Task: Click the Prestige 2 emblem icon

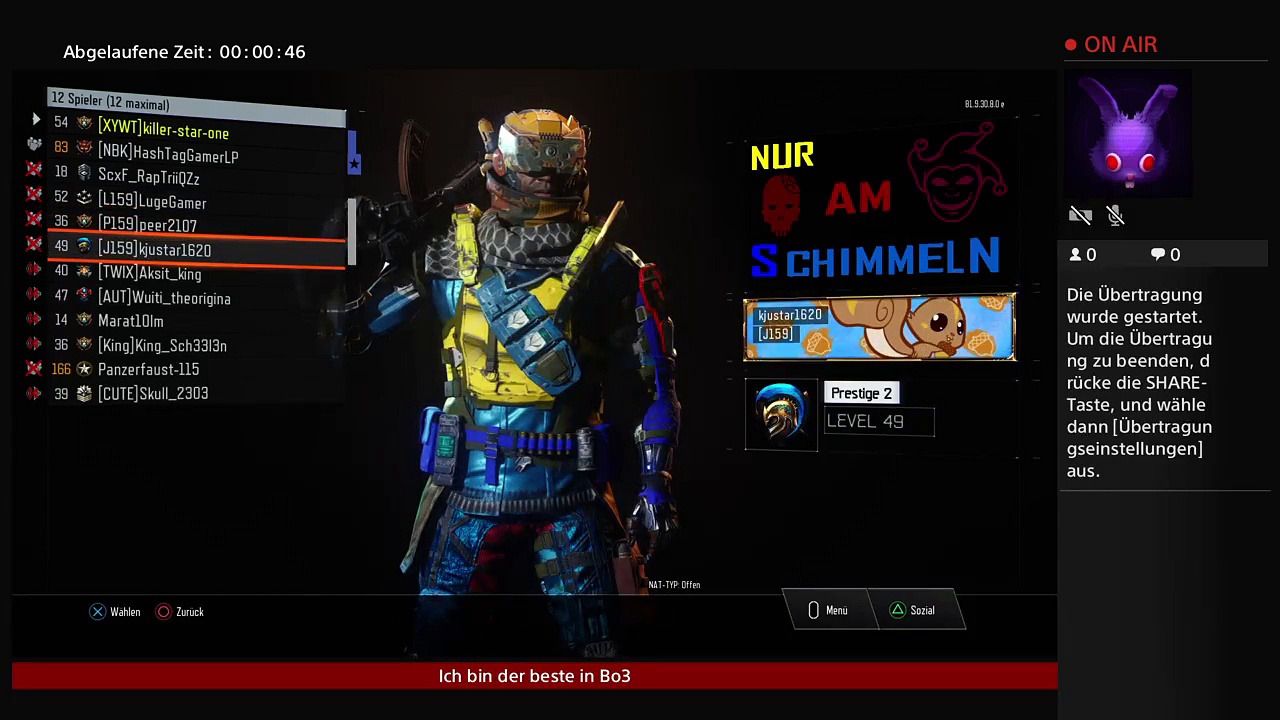Action: coord(781,414)
